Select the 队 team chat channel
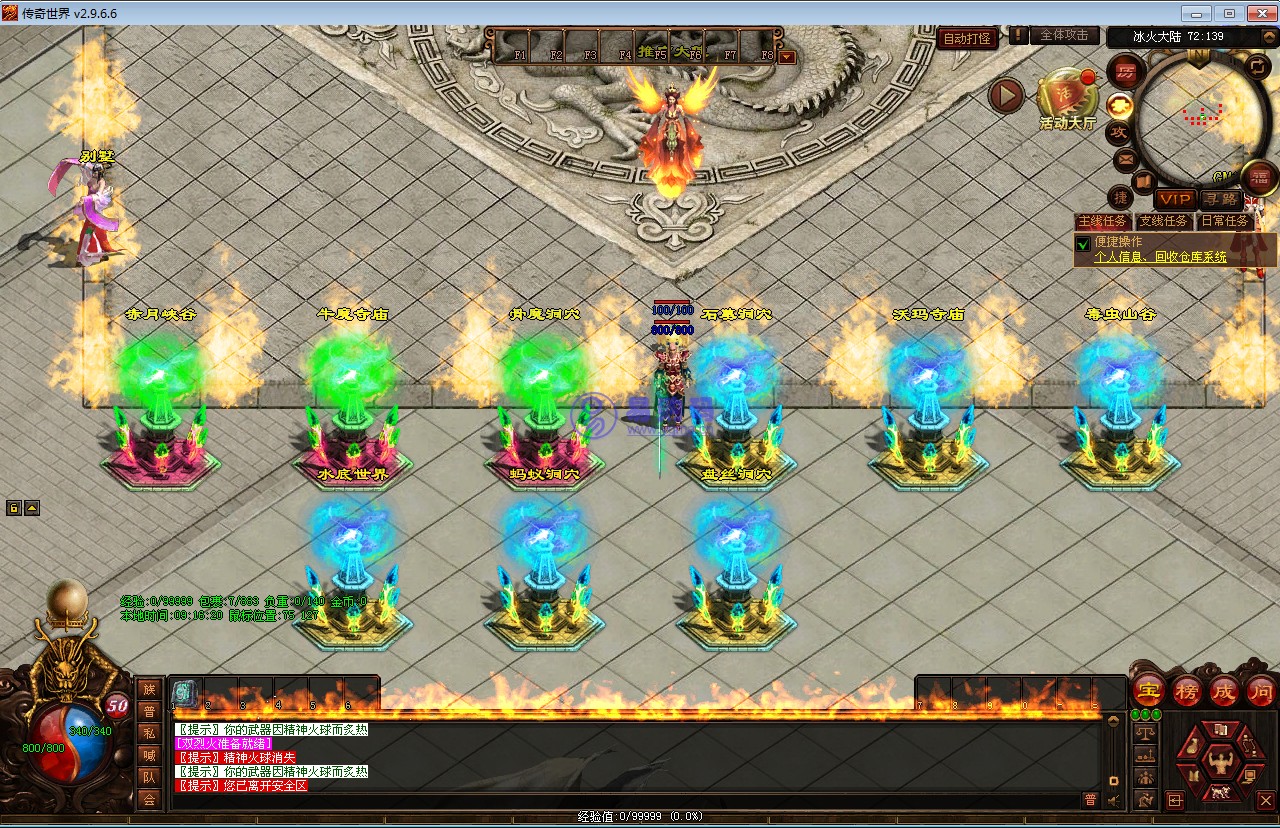Image resolution: width=1280 pixels, height=828 pixels. (x=149, y=777)
